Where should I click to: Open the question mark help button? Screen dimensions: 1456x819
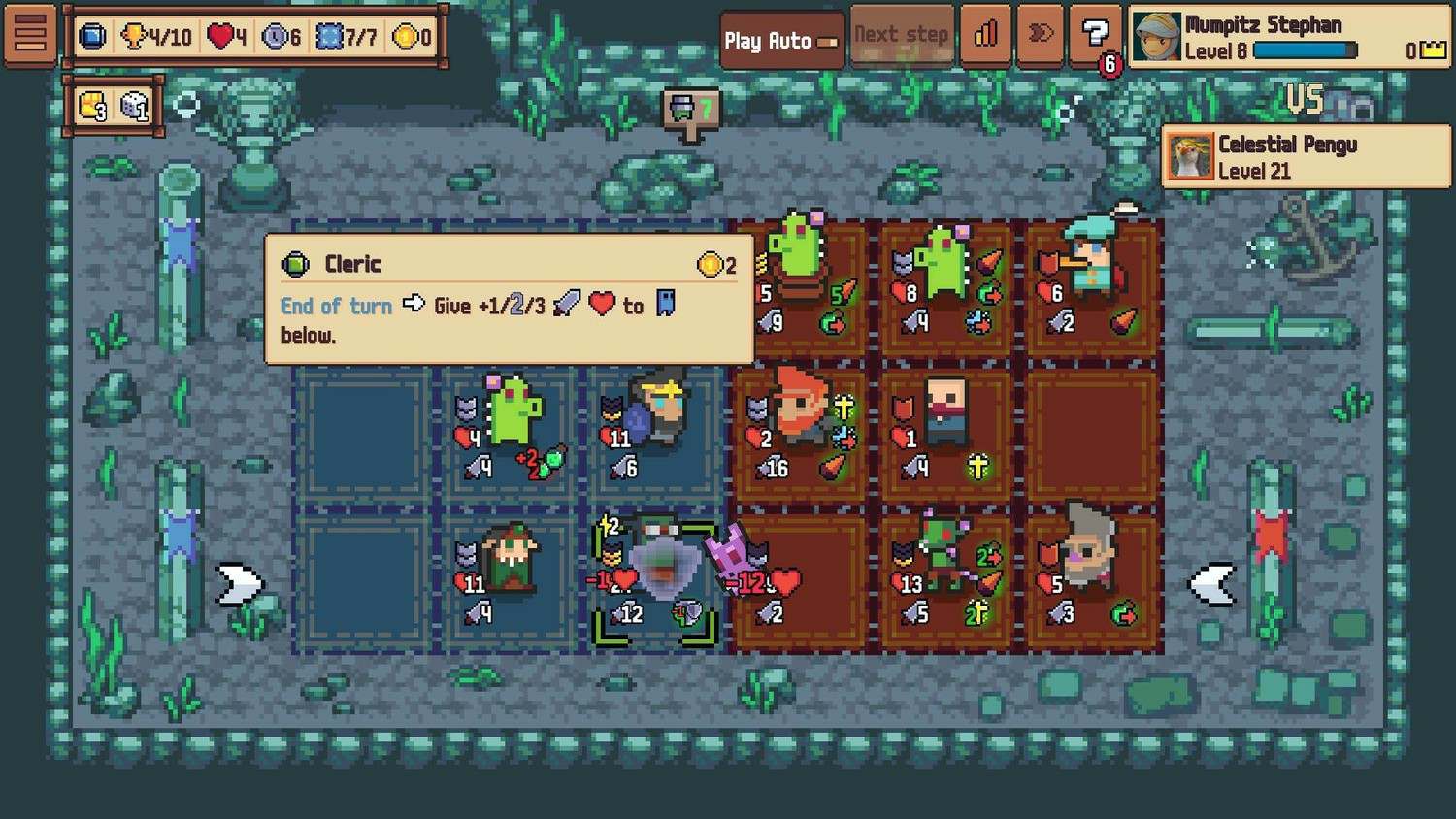point(1095,36)
